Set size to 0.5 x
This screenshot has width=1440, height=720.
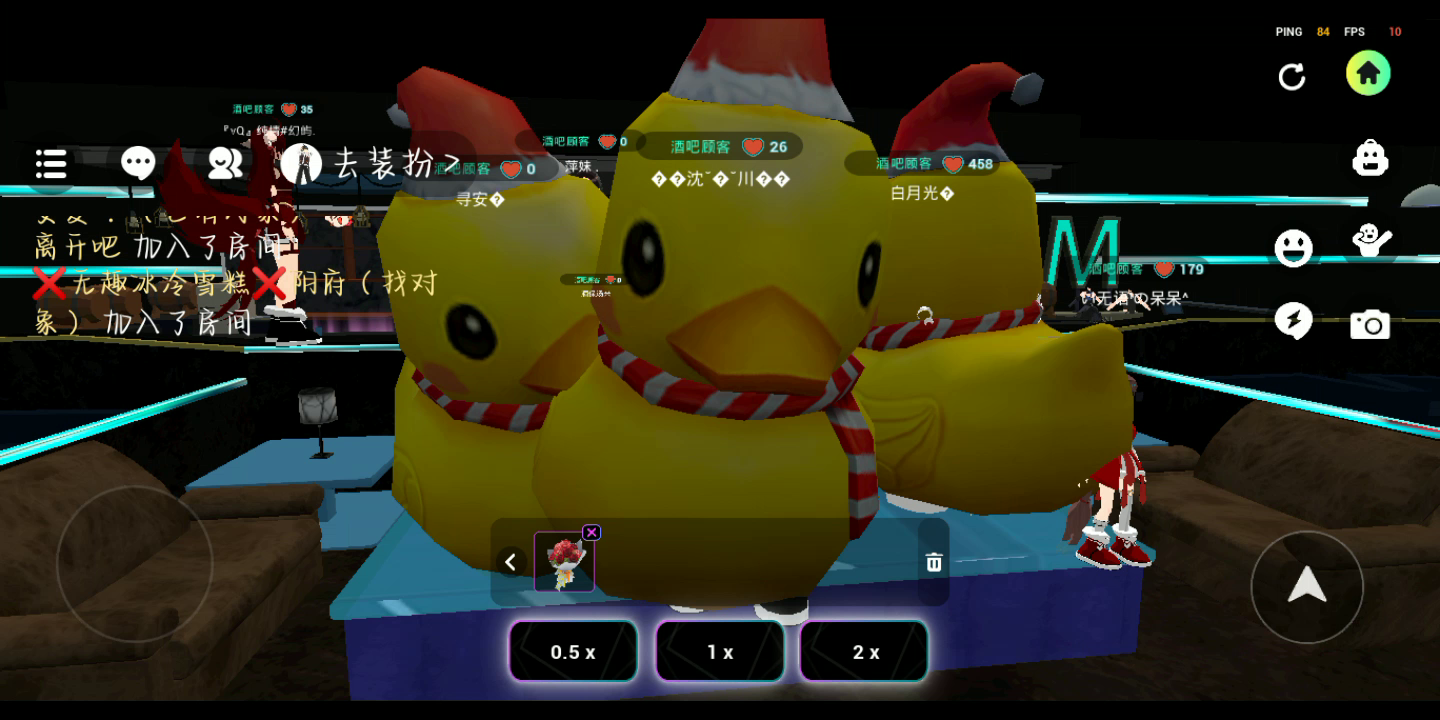click(x=573, y=652)
